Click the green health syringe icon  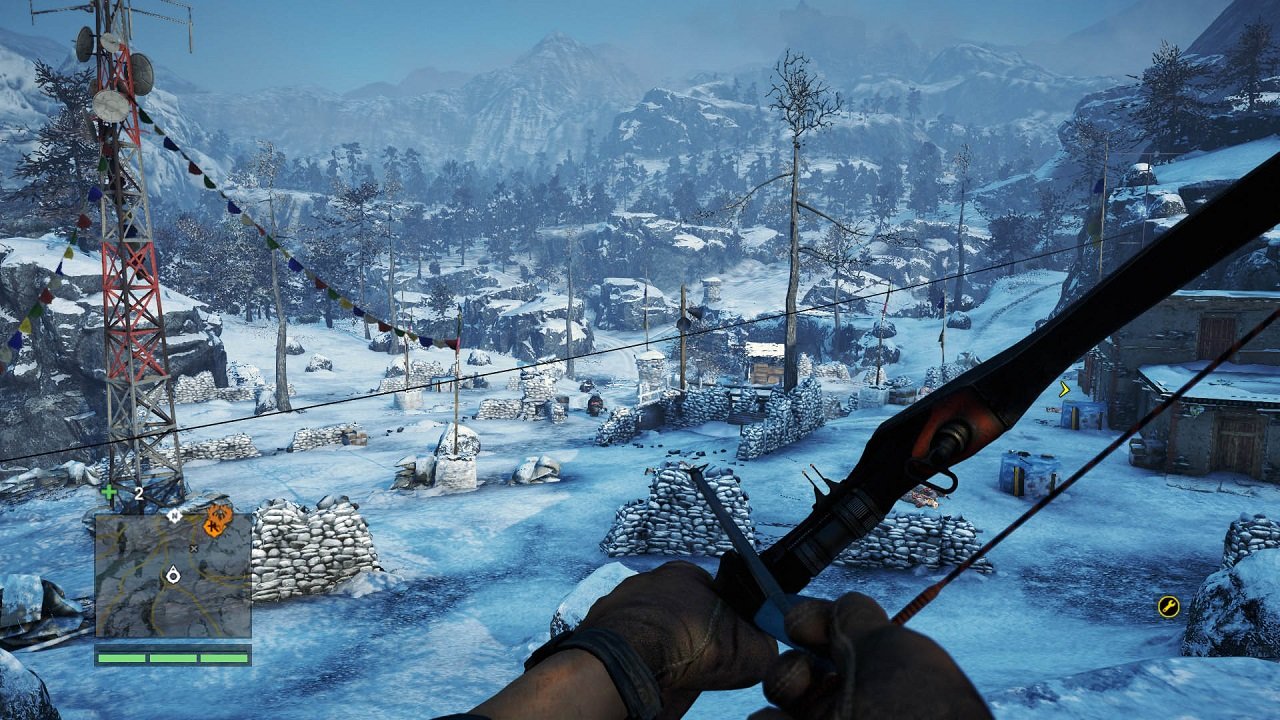[x=108, y=491]
